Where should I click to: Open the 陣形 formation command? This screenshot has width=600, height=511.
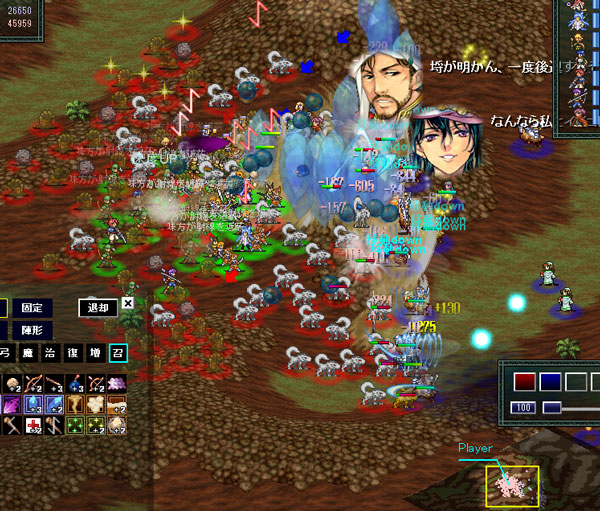click(31, 330)
